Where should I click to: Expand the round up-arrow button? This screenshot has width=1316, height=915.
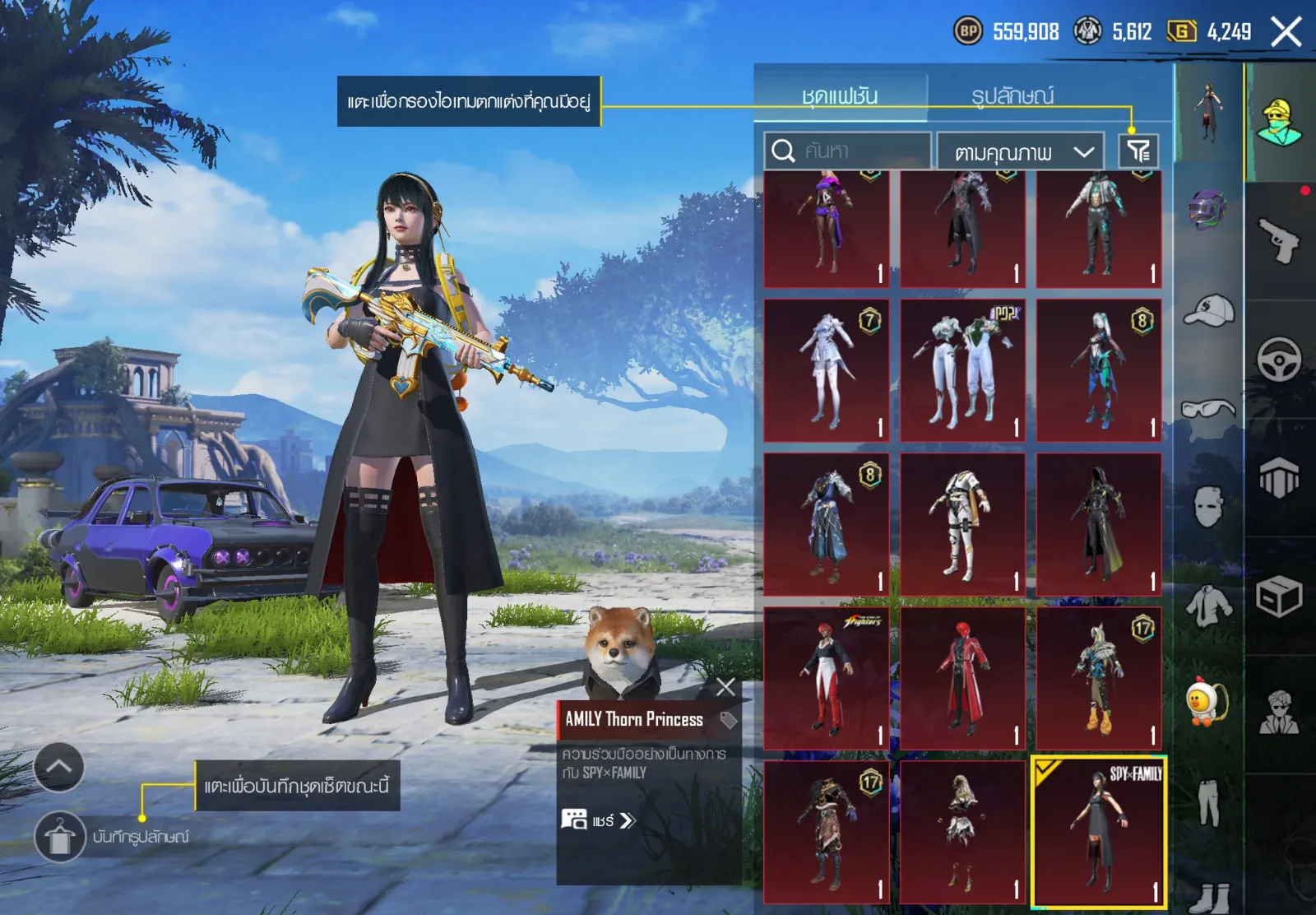pos(58,767)
